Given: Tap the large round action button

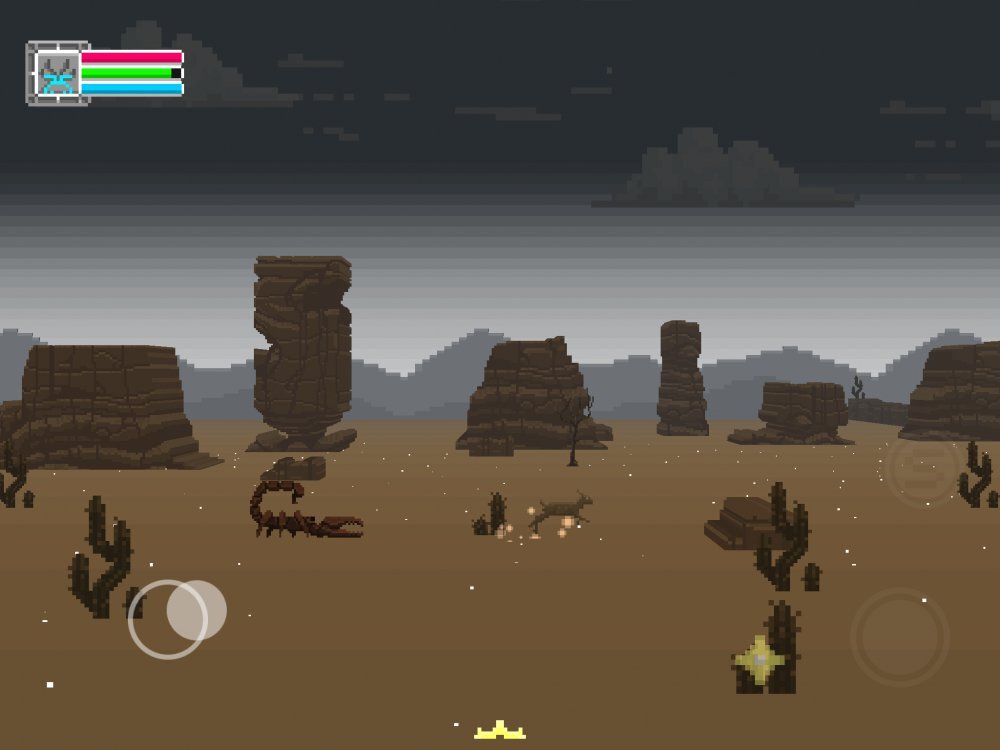Looking at the screenshot, I should 899,637.
